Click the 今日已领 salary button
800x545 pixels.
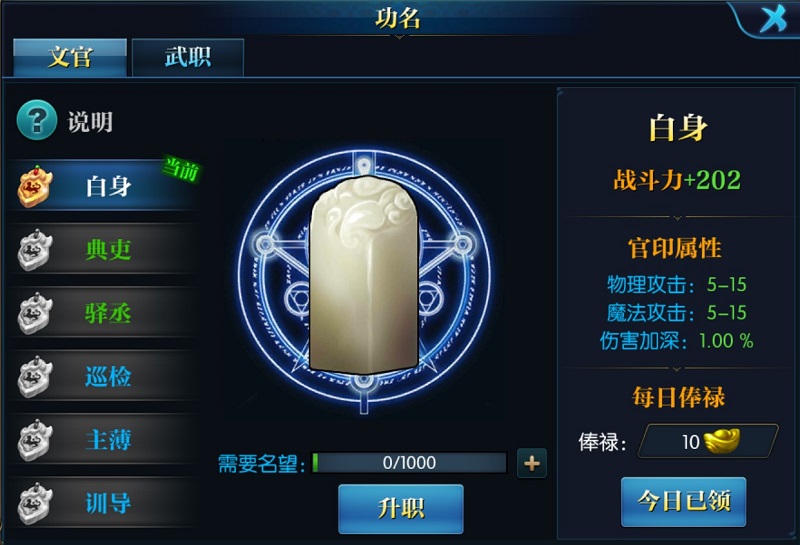683,502
